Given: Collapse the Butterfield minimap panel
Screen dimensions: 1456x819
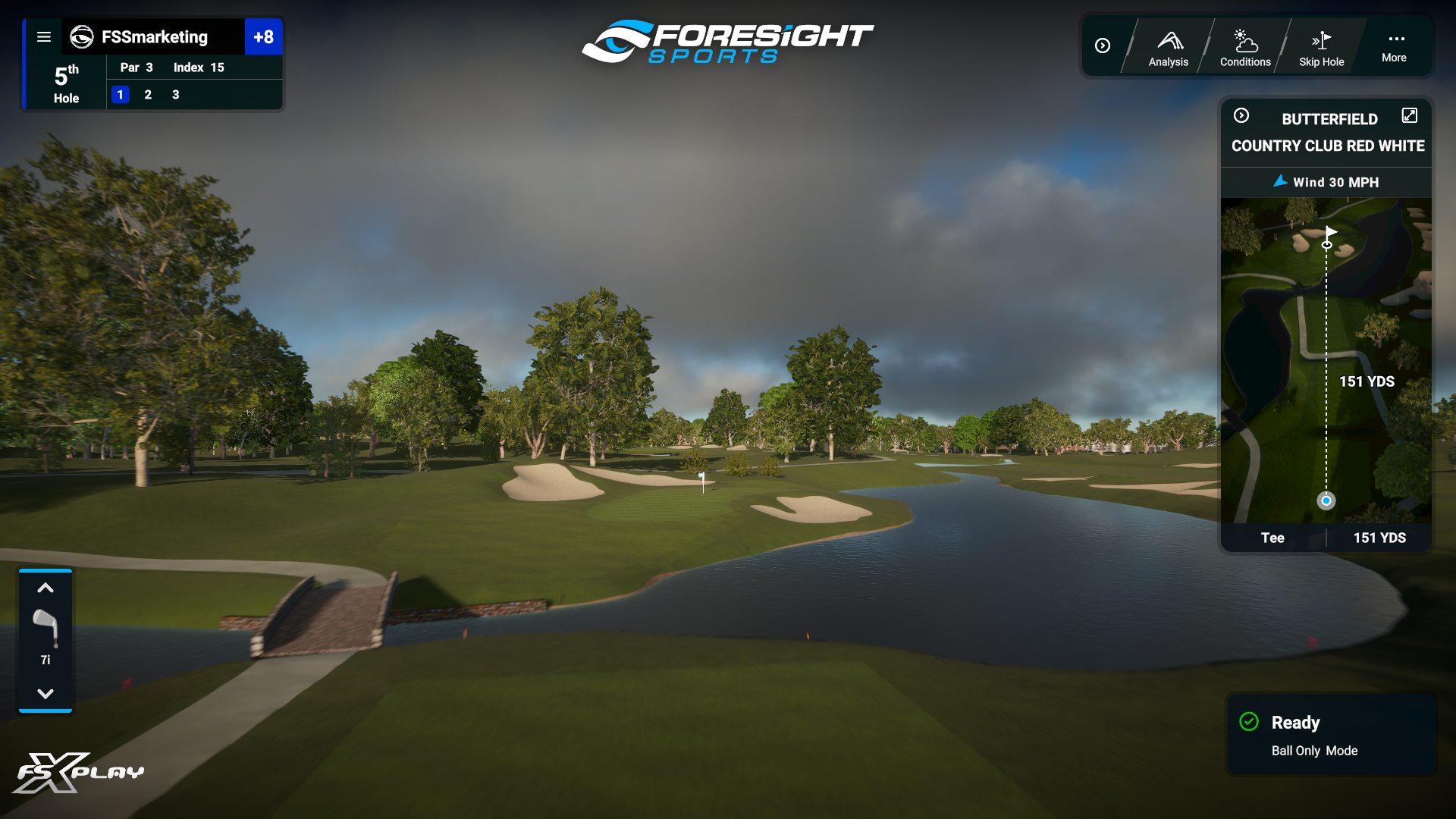Looking at the screenshot, I should 1242,115.
